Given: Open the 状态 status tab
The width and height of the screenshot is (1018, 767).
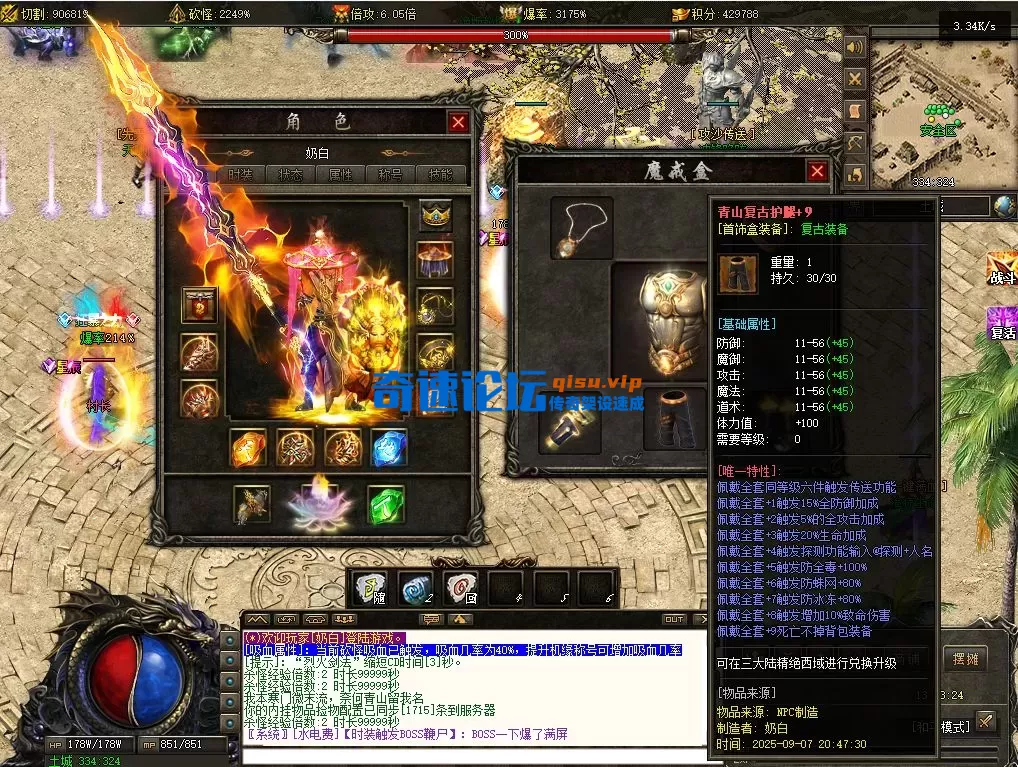Looking at the screenshot, I should [x=291, y=174].
